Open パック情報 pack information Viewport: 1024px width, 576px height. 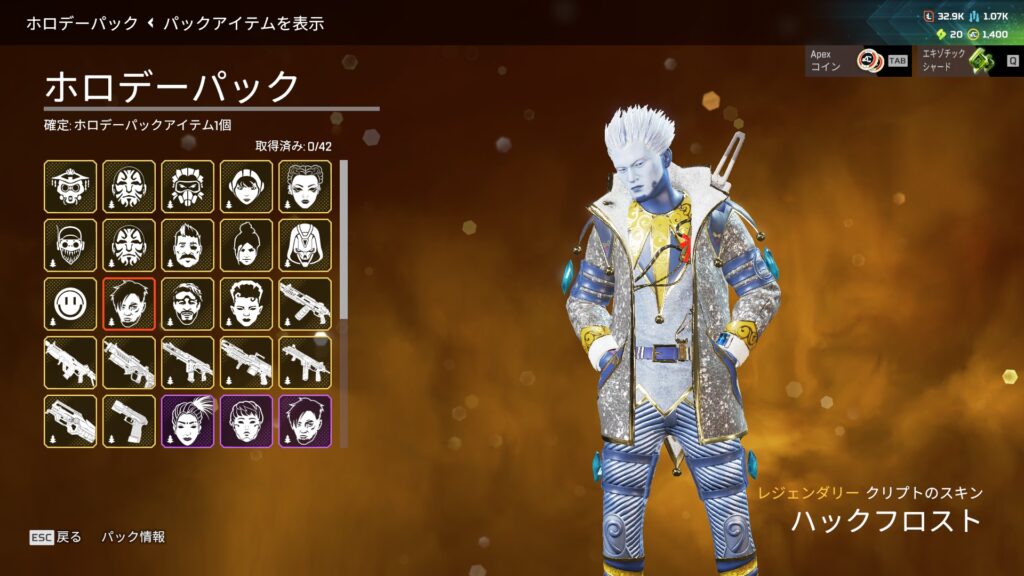point(133,537)
